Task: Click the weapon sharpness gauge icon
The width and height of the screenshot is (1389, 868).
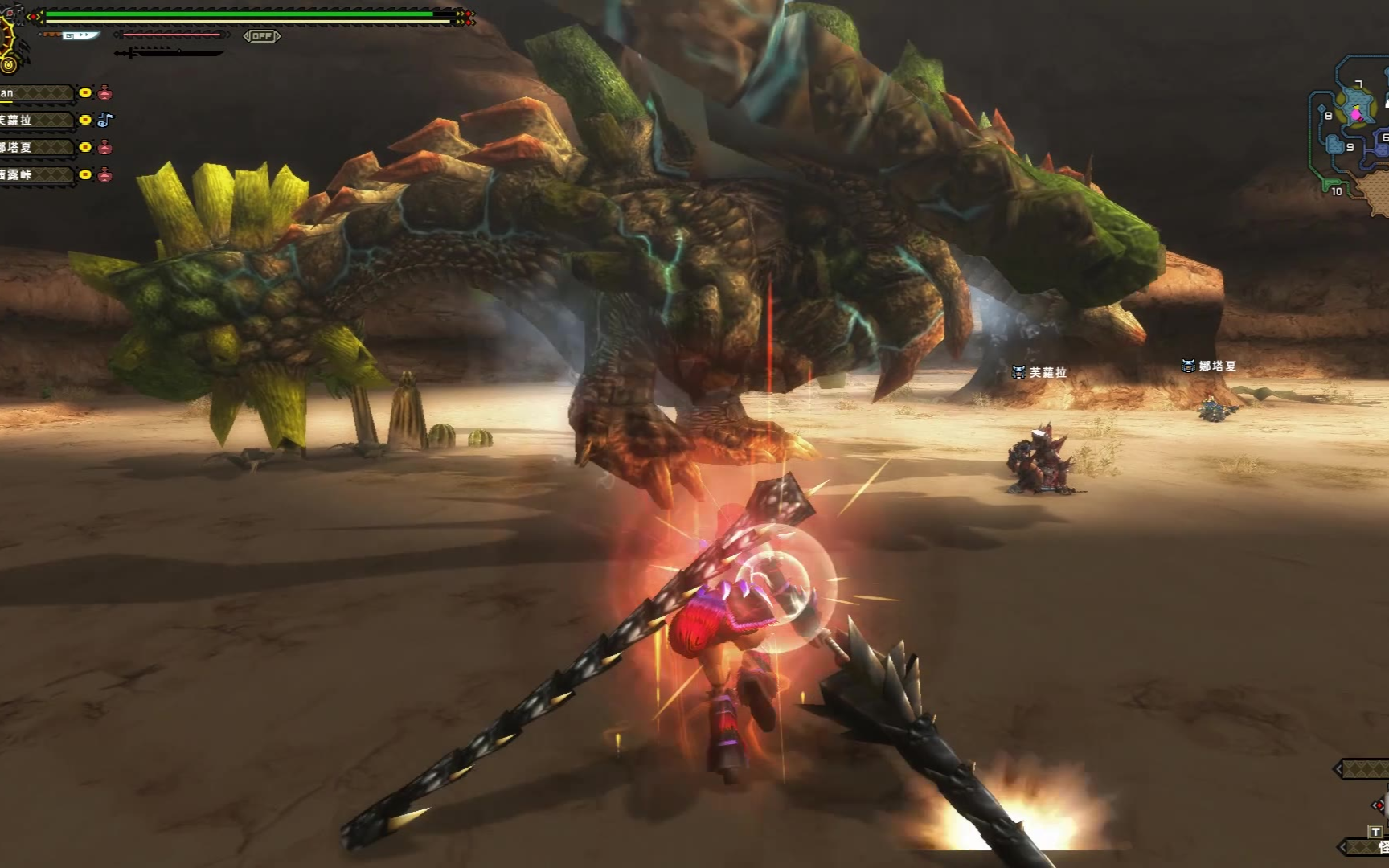Action: tap(80, 35)
